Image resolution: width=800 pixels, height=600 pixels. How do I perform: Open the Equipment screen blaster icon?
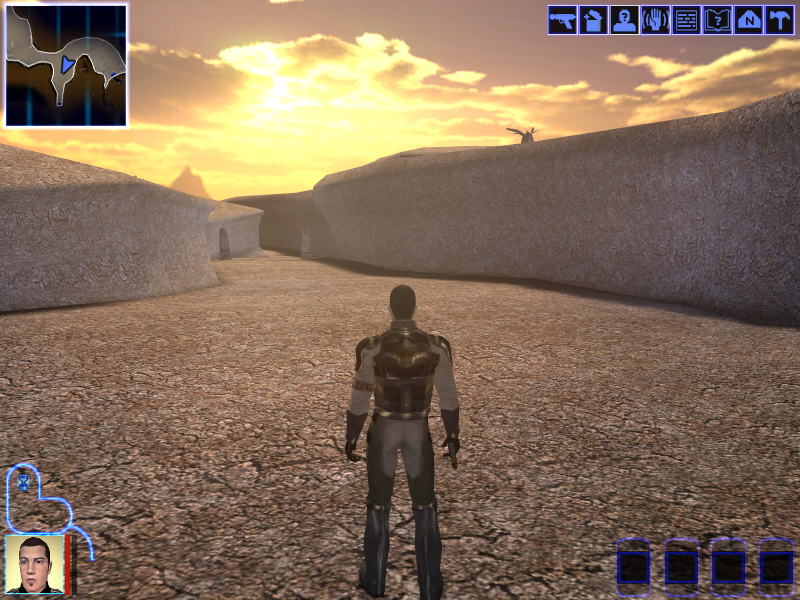562,20
